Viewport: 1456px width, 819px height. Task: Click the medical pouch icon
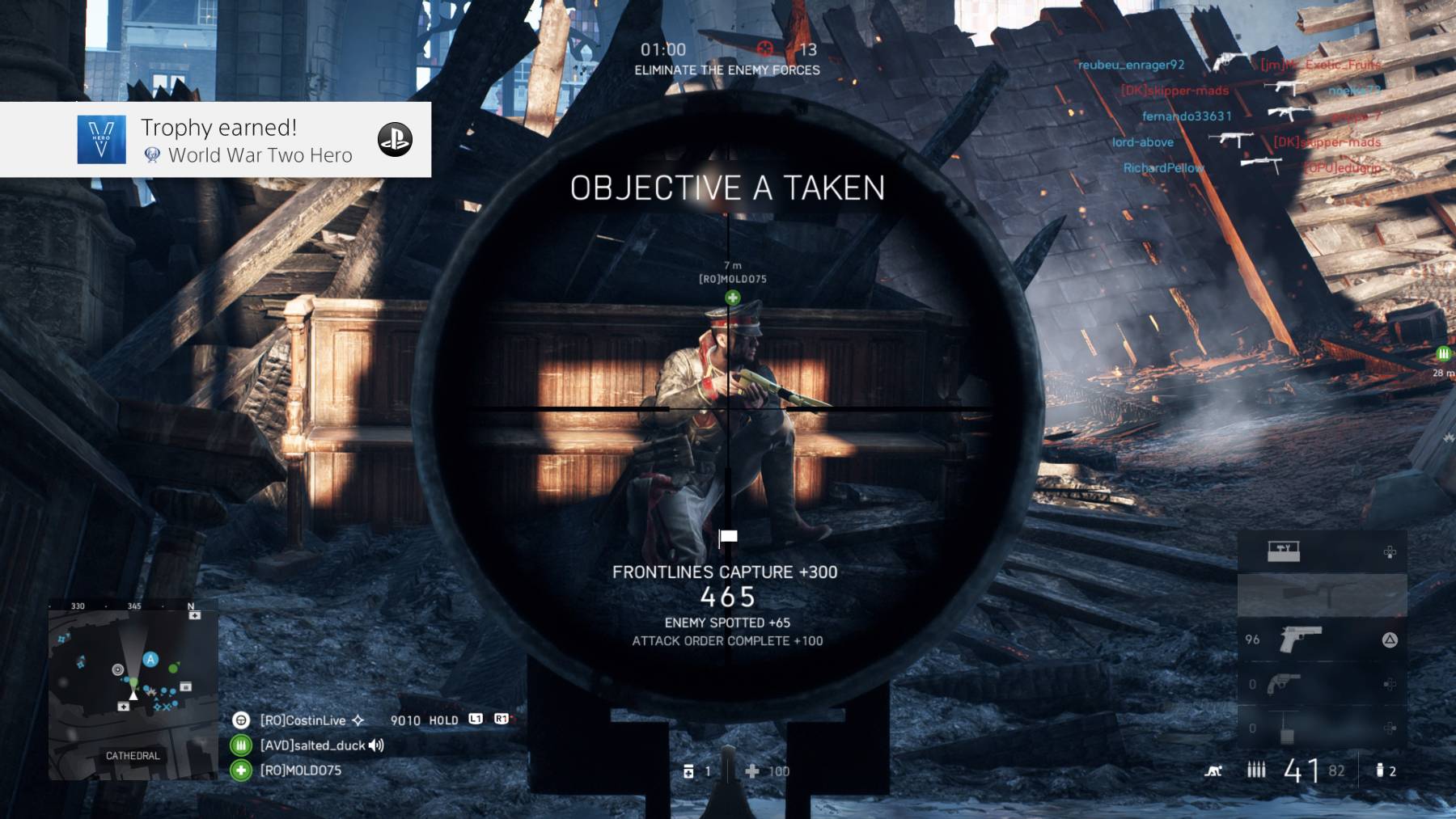click(688, 772)
